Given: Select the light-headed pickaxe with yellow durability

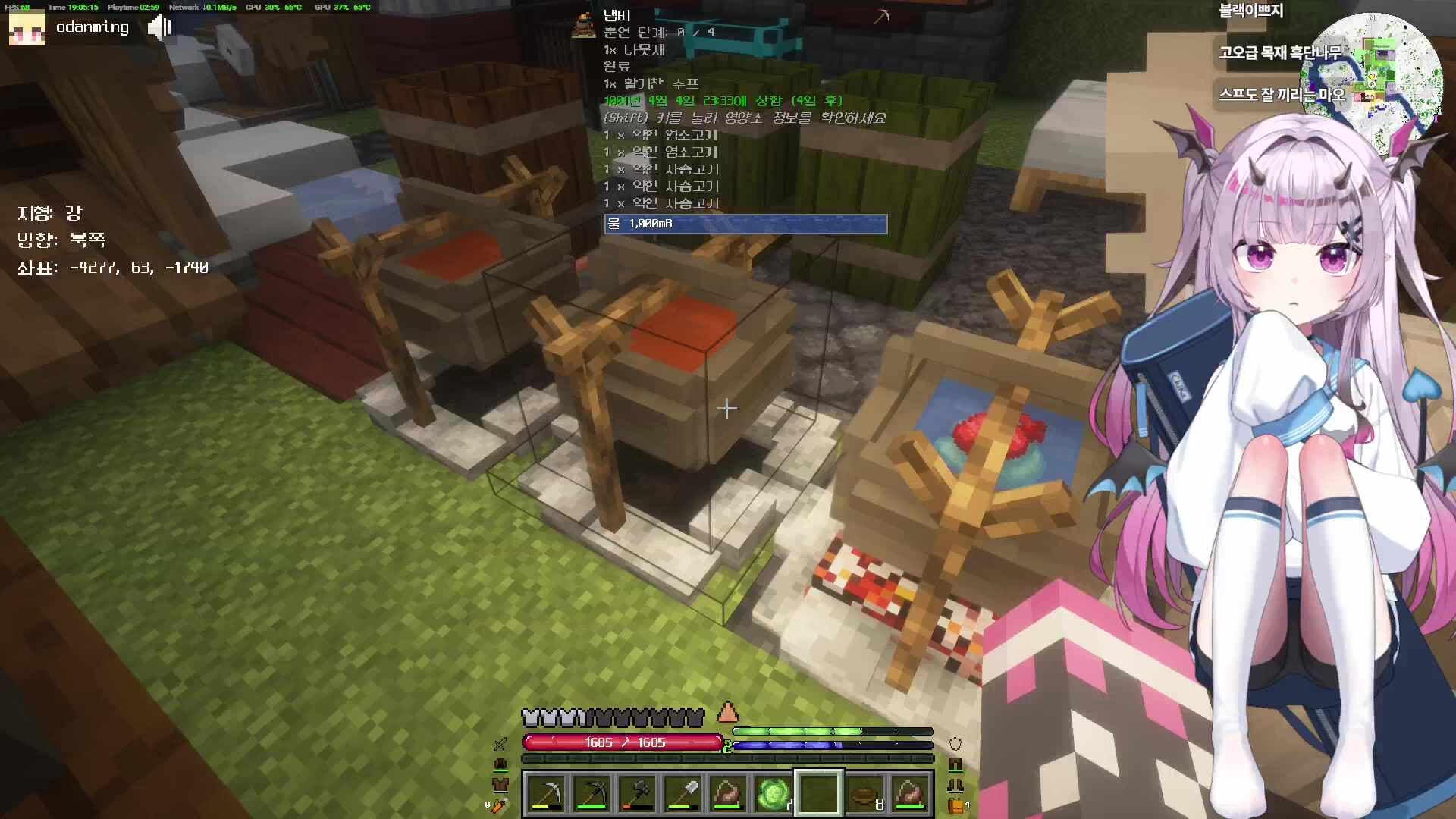Looking at the screenshot, I should [x=546, y=794].
